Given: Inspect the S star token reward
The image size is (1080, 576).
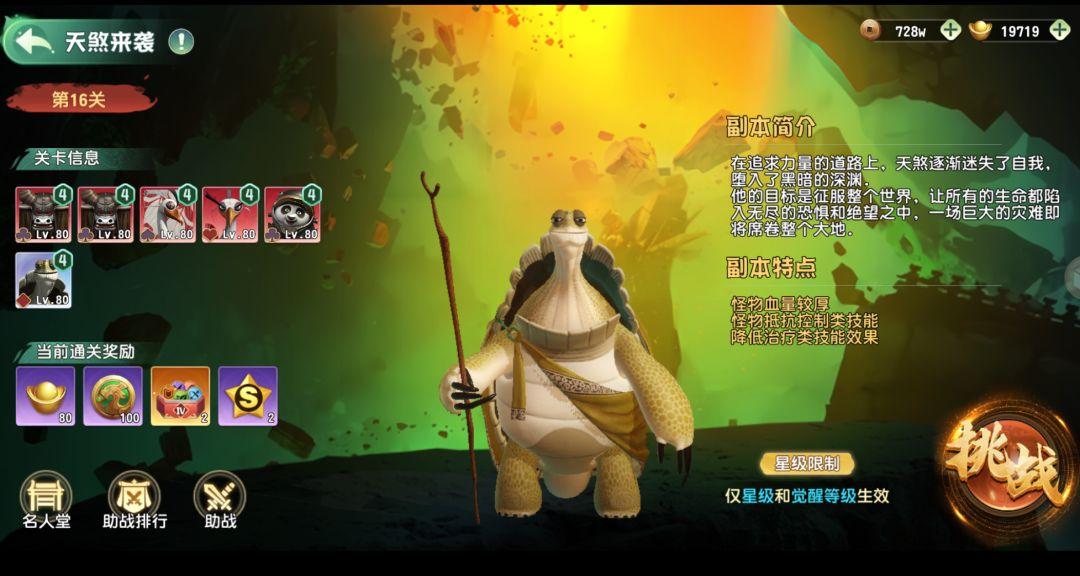Looking at the screenshot, I should tap(247, 395).
